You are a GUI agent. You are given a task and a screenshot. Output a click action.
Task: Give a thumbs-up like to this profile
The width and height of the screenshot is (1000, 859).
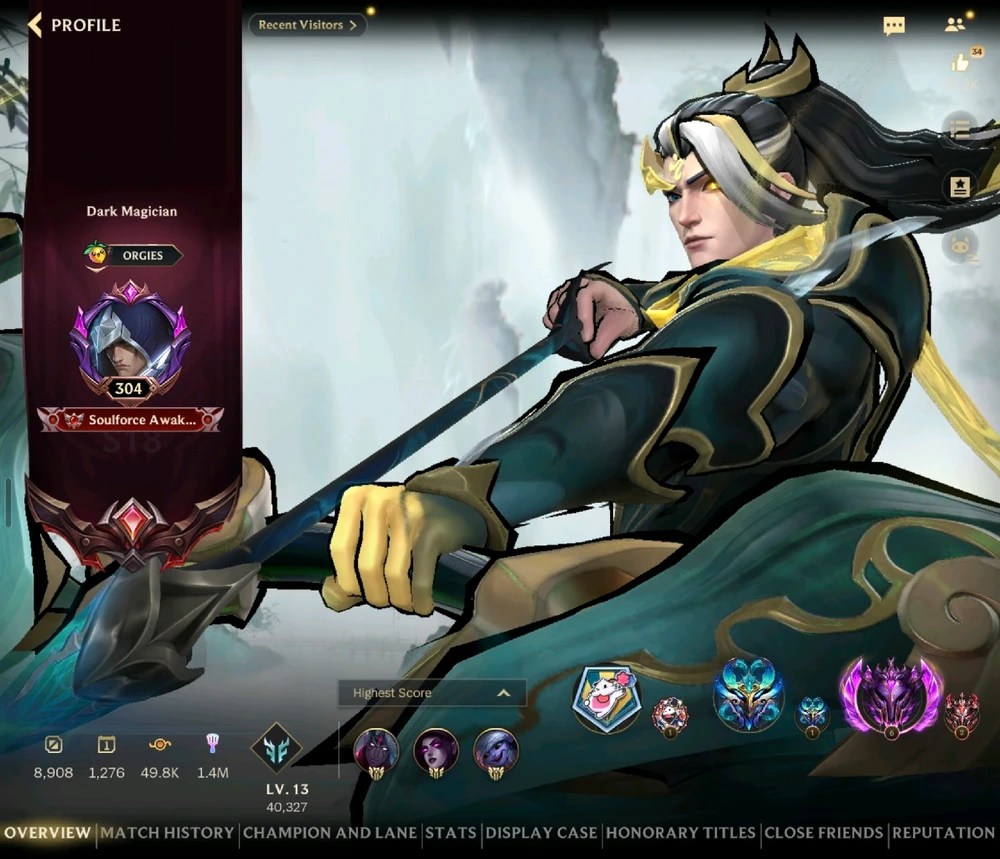point(961,64)
